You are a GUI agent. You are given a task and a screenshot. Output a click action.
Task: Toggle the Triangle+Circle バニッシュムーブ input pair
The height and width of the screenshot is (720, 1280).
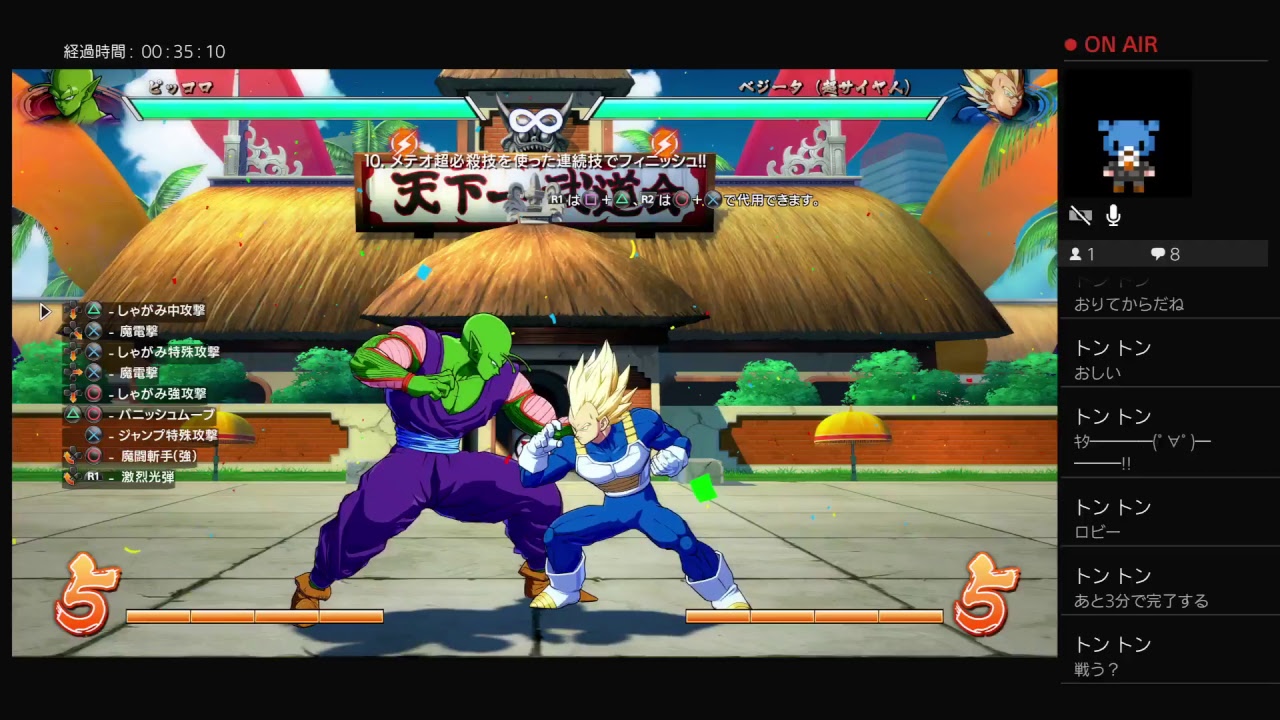click(x=82, y=413)
